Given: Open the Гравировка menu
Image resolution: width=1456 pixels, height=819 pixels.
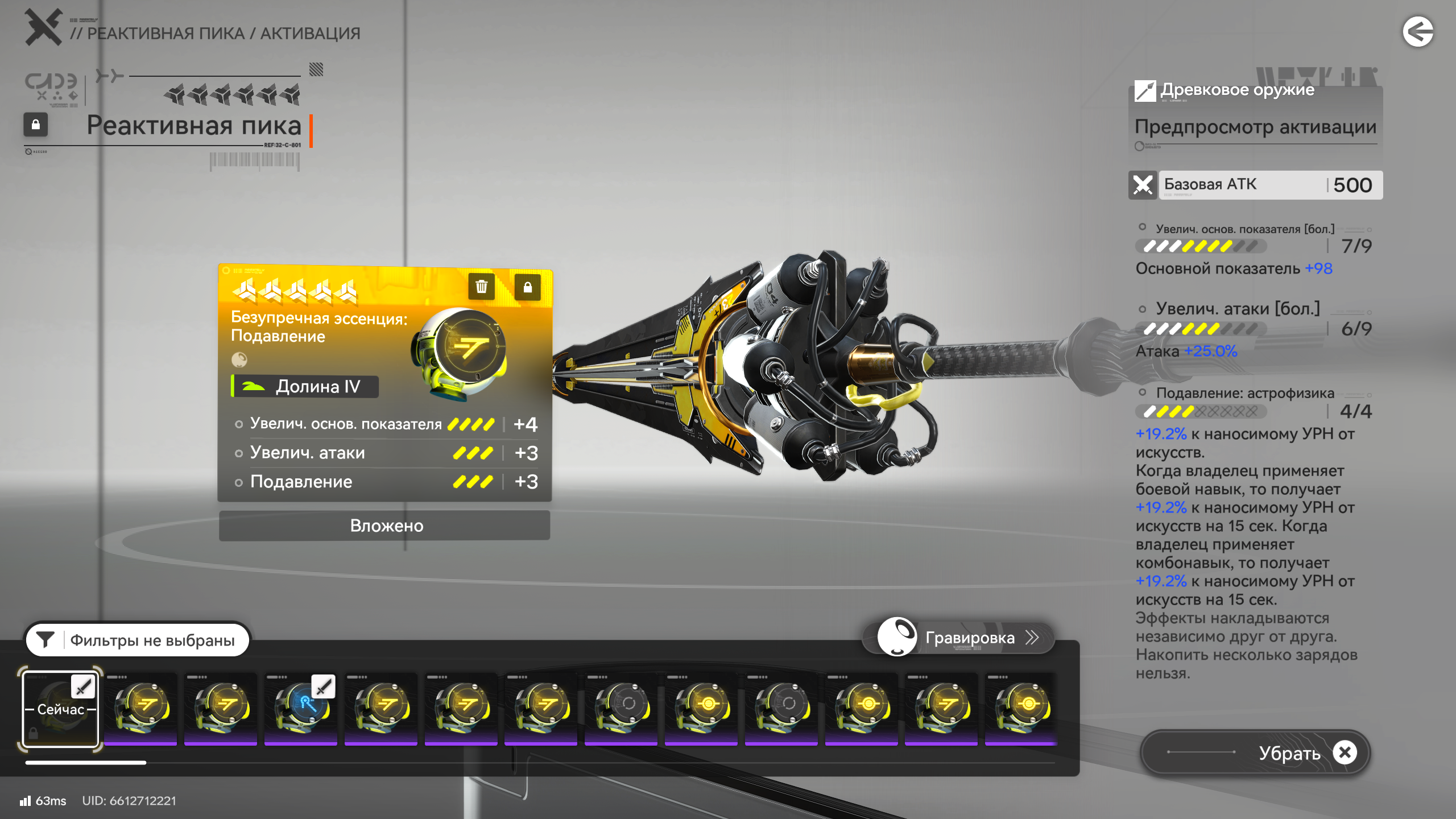Looking at the screenshot, I should (959, 638).
